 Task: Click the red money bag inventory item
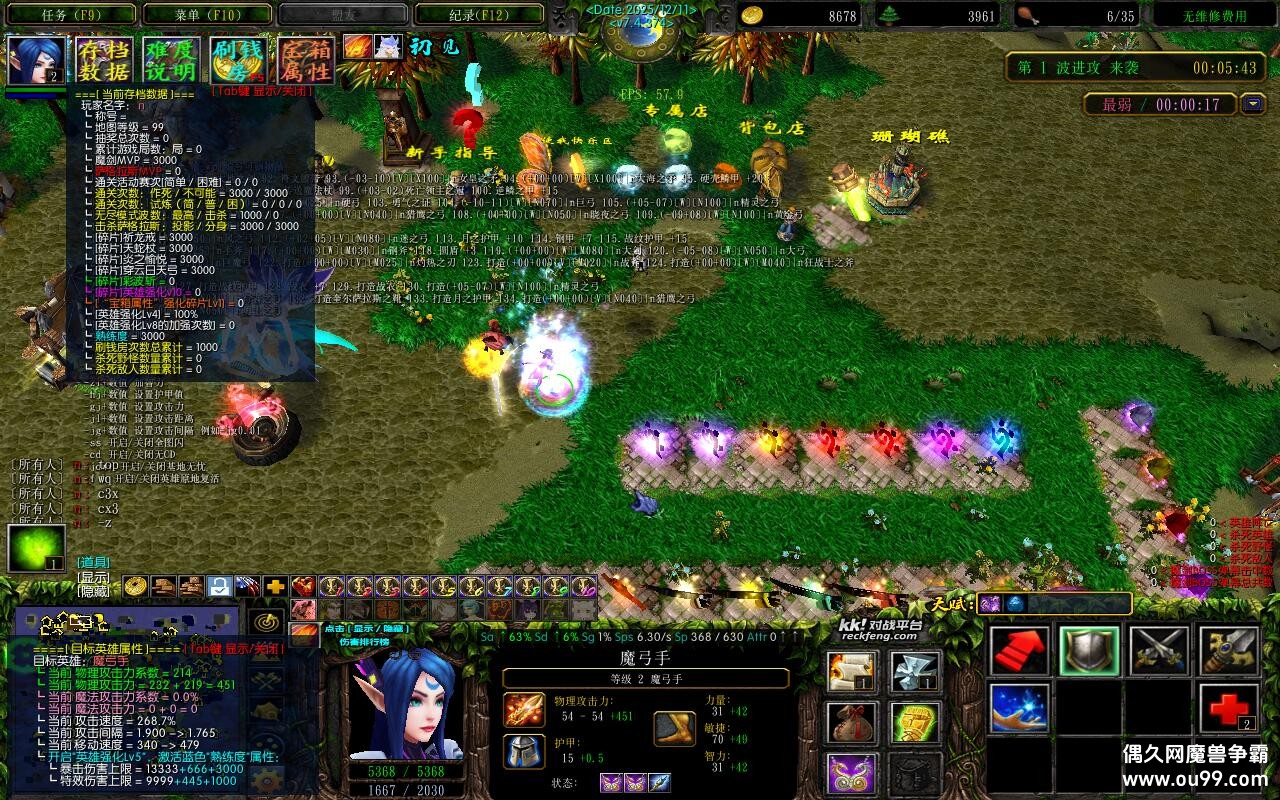[850, 722]
